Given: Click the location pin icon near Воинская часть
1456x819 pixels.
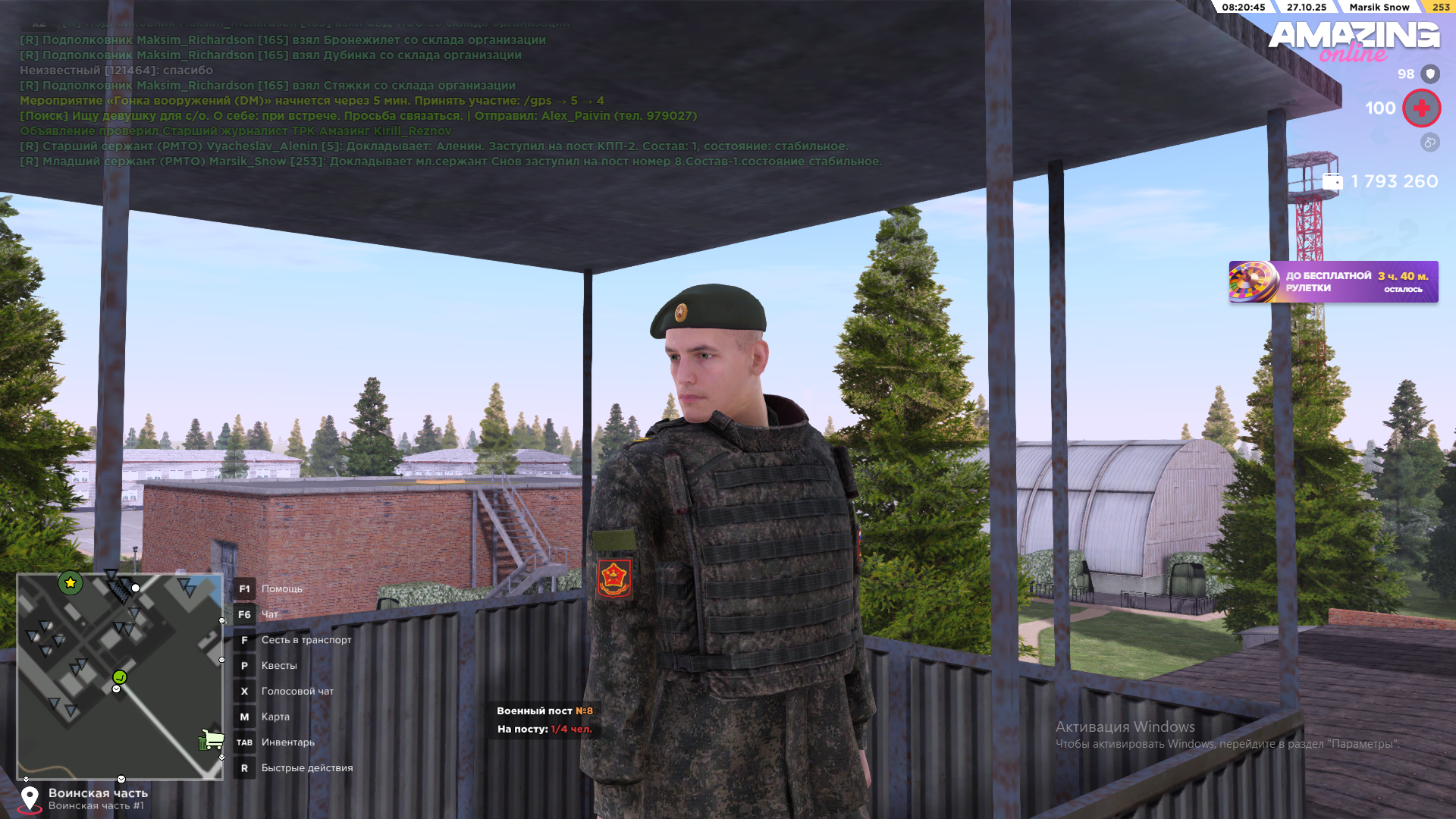Looking at the screenshot, I should pyautogui.click(x=30, y=798).
